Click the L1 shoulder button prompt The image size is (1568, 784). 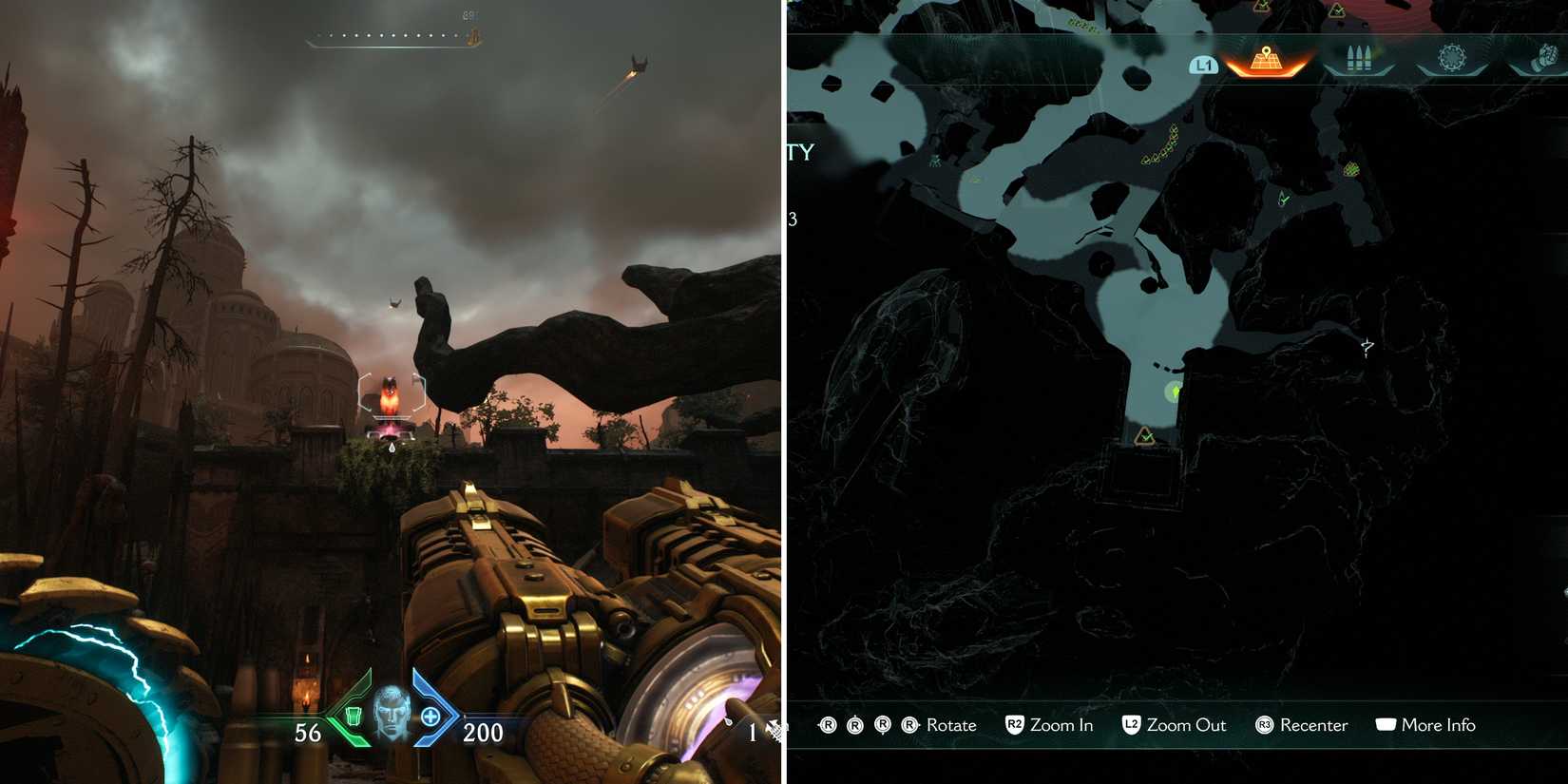(1204, 64)
